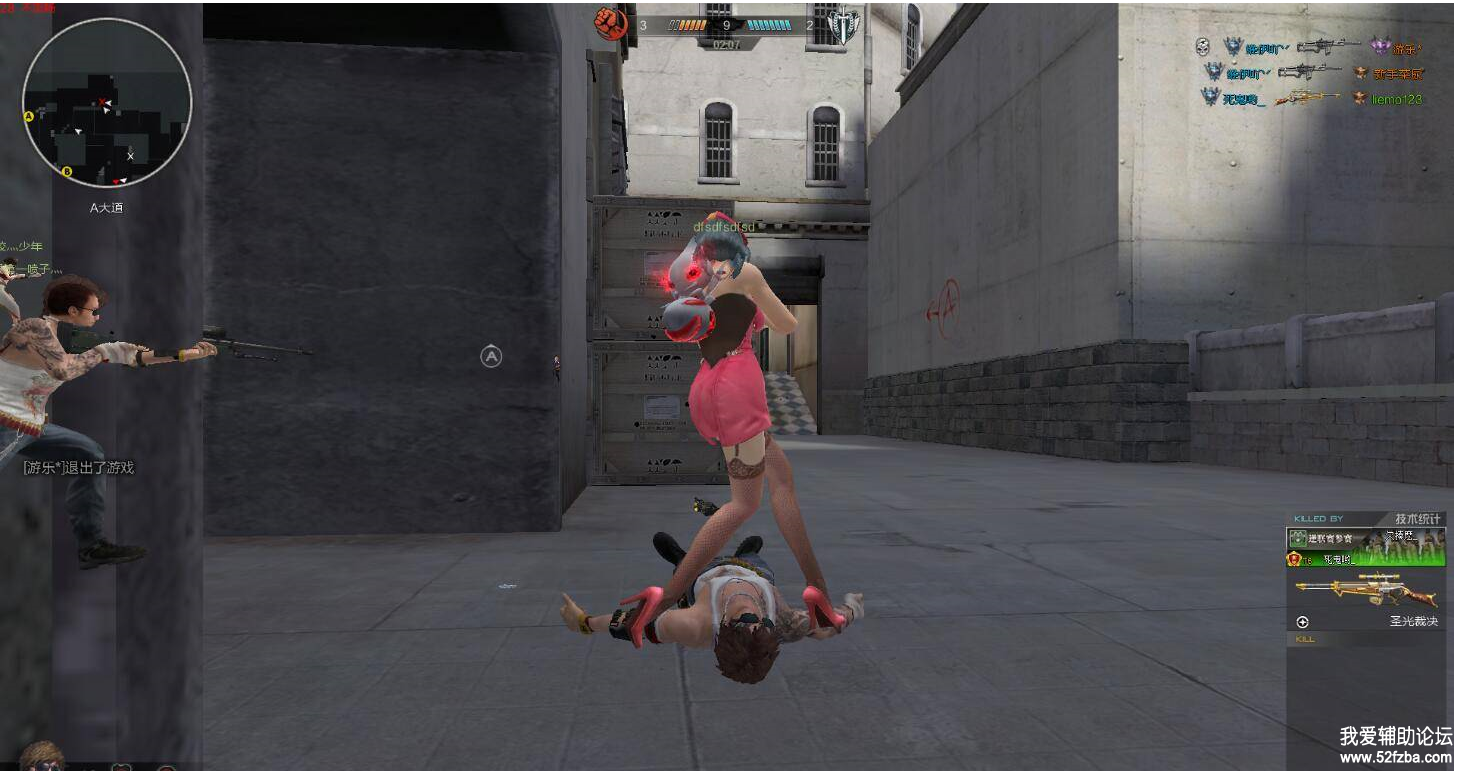The image size is (1459, 771).
Task: Click the green clan emblem in killer card
Action: pos(1298,539)
